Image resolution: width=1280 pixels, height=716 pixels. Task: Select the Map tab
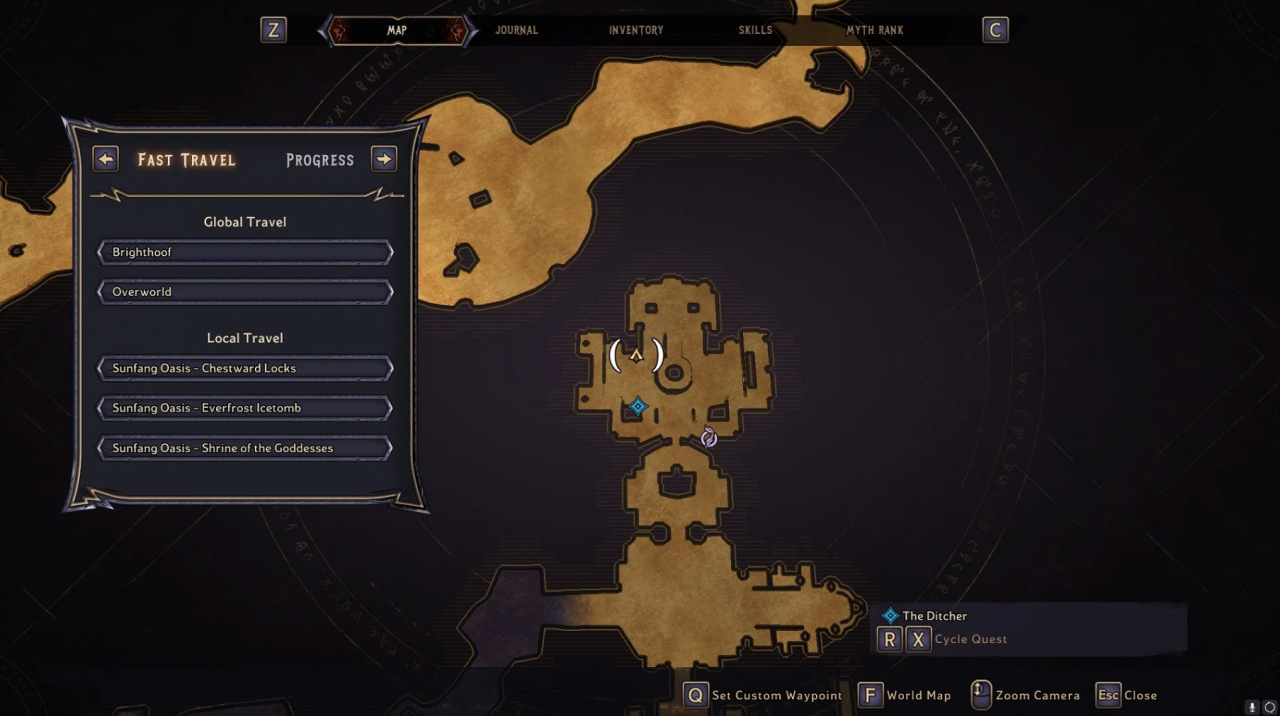(397, 30)
